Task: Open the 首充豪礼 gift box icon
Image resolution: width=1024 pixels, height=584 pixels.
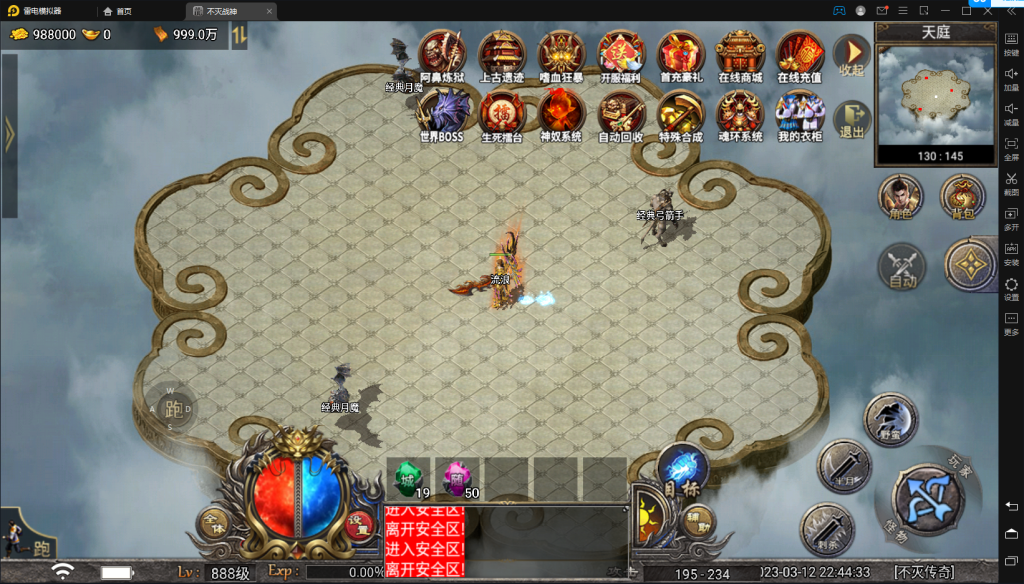Action: tap(680, 54)
